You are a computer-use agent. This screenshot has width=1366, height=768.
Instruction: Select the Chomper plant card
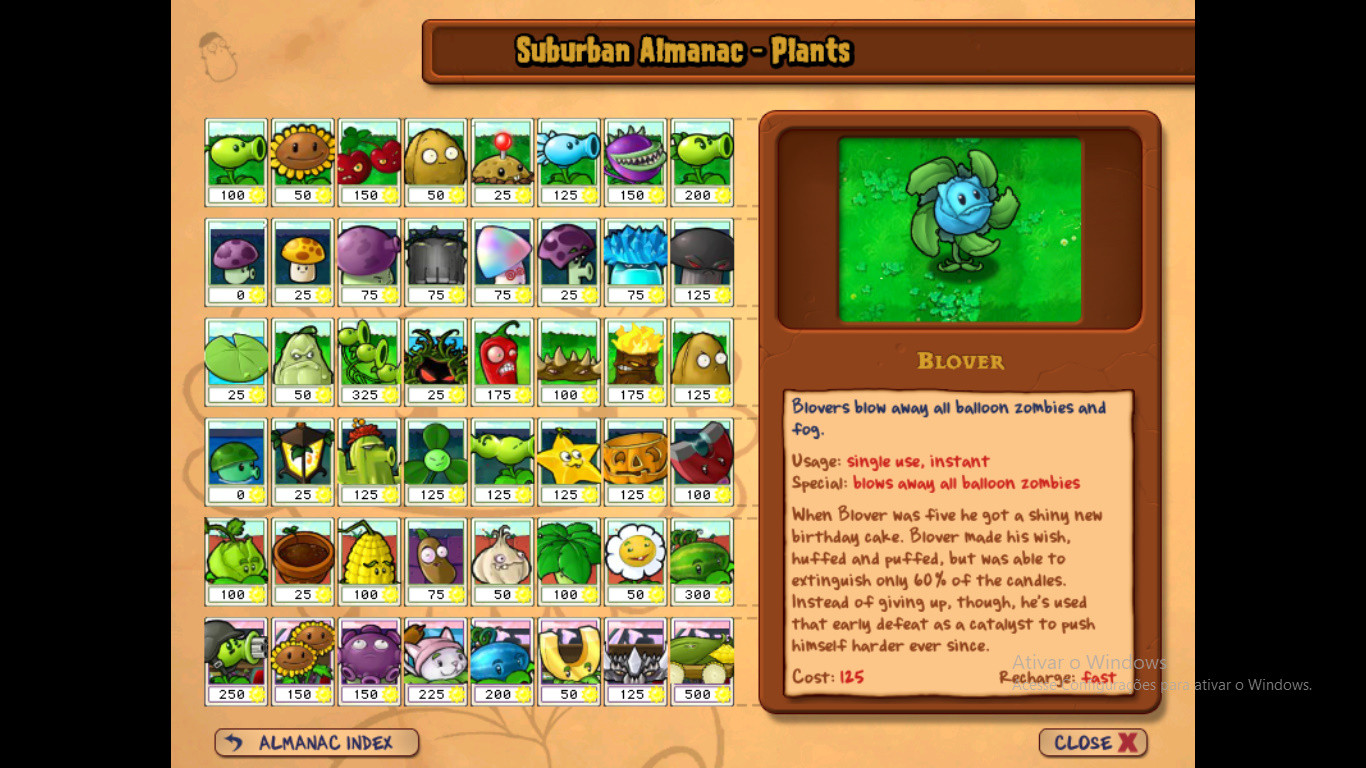pos(635,160)
